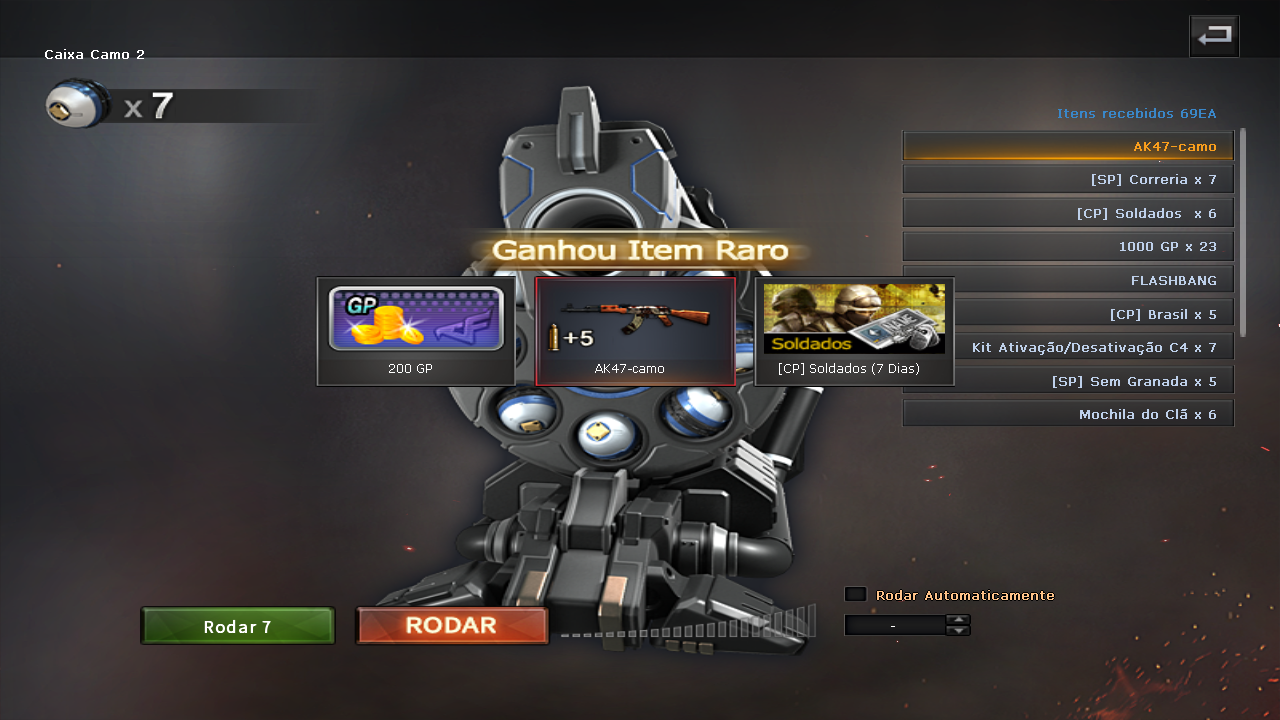
Task: Select the [CP] Soldados x 6 row
Action: [1068, 213]
